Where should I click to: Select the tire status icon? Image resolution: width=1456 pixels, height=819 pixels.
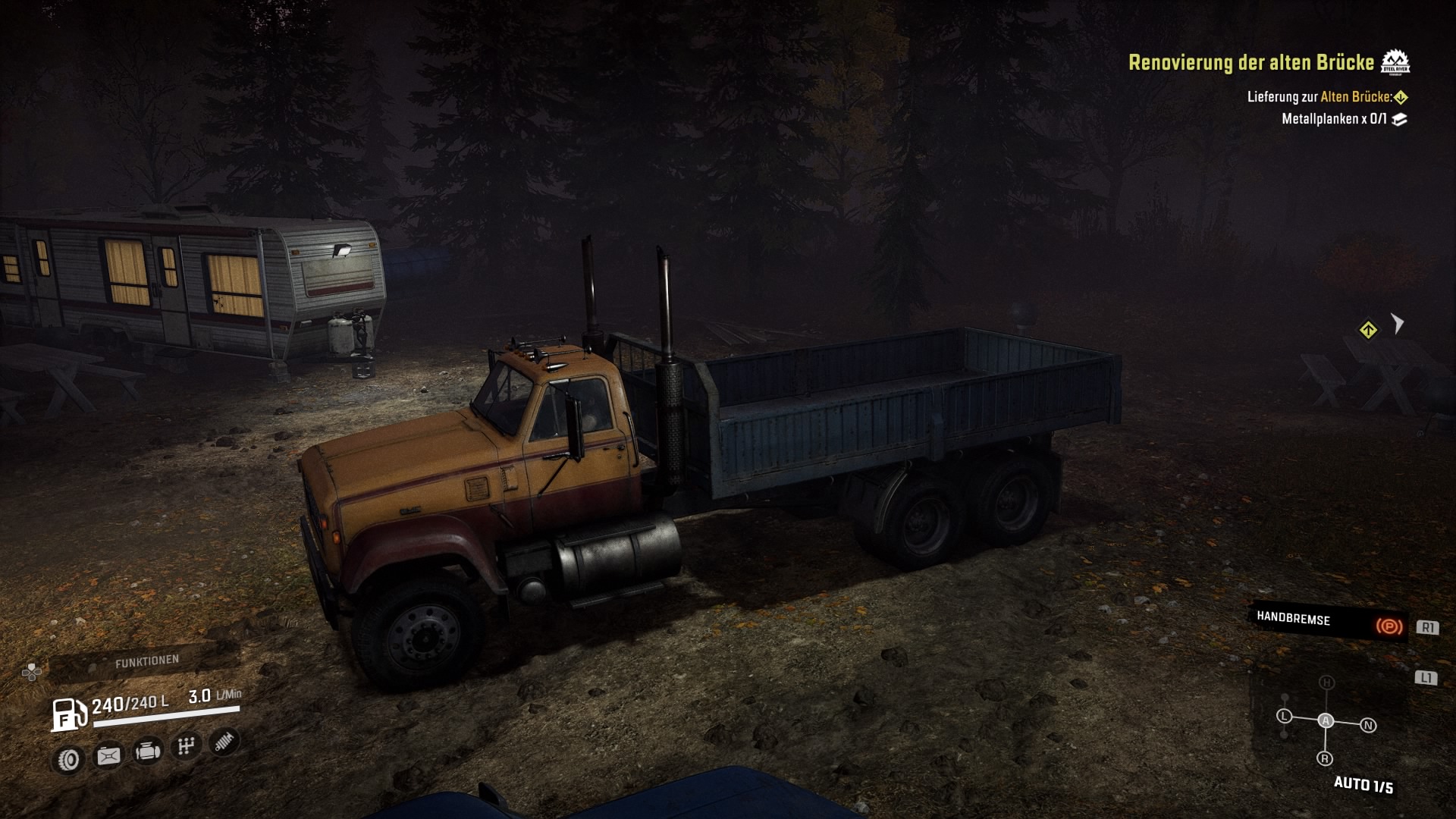[x=69, y=759]
